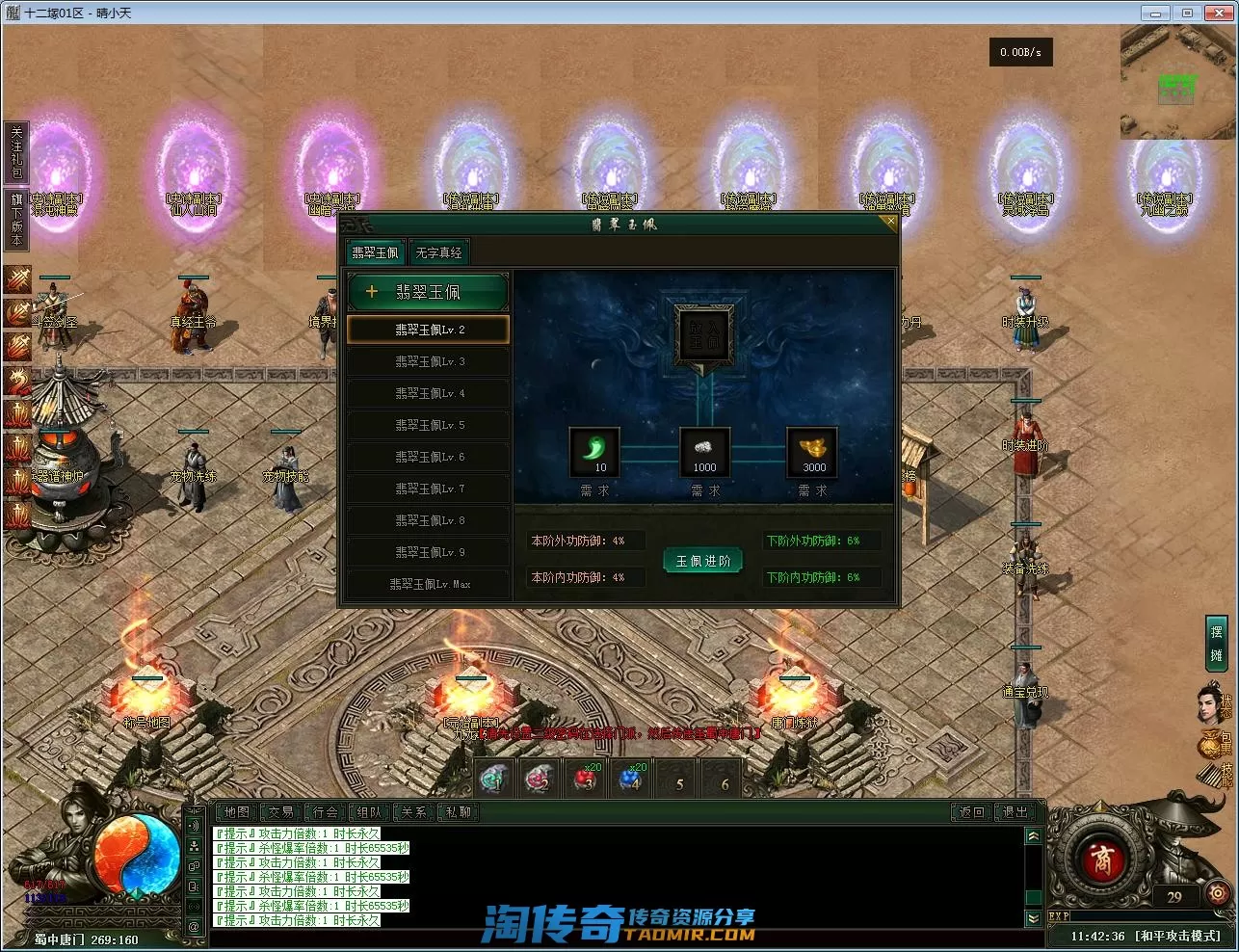
Task: Choose 翡翠玉佩Lv.2 in the list
Action: coord(429,330)
